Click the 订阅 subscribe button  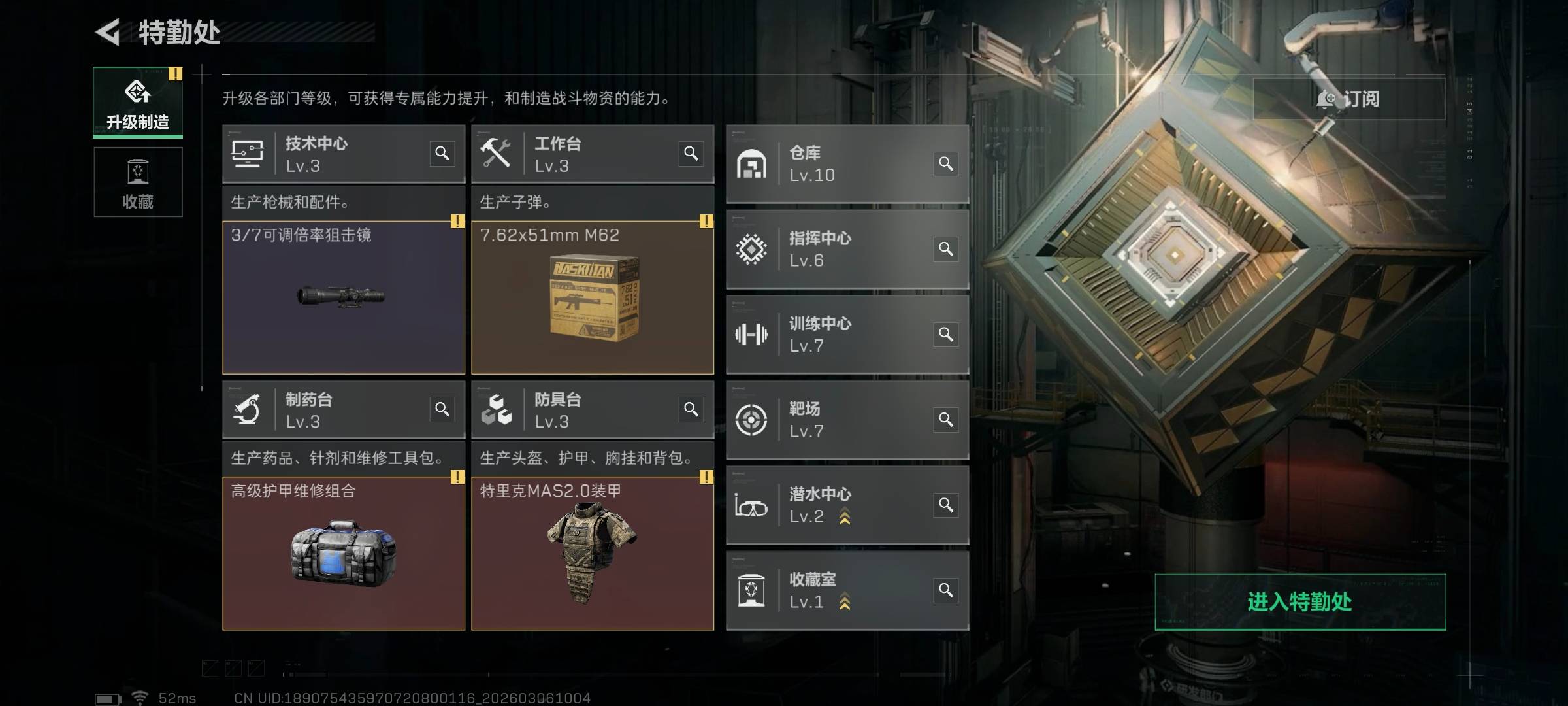pyautogui.click(x=1349, y=99)
